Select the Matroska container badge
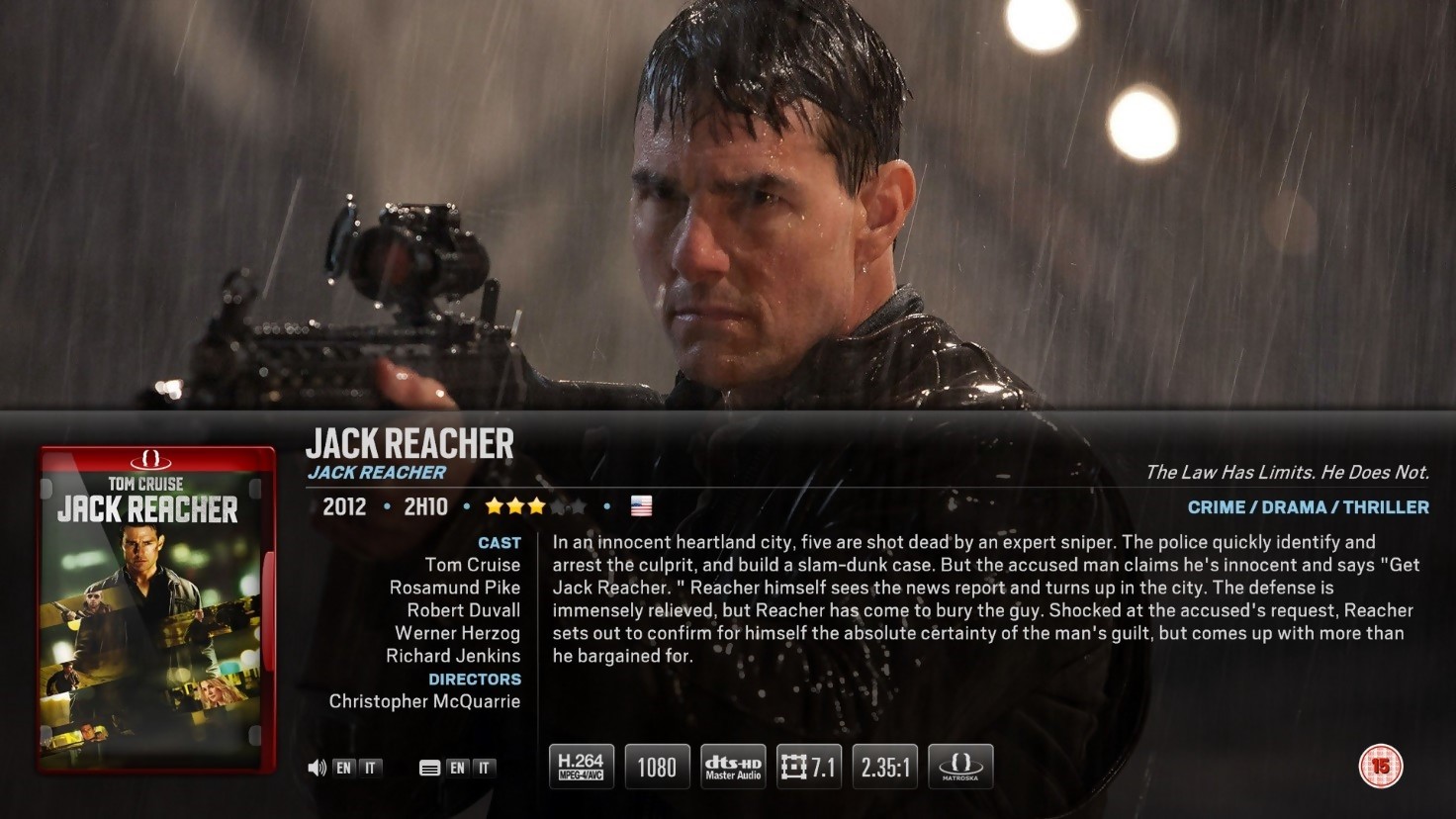This screenshot has width=1456, height=819. (960, 767)
